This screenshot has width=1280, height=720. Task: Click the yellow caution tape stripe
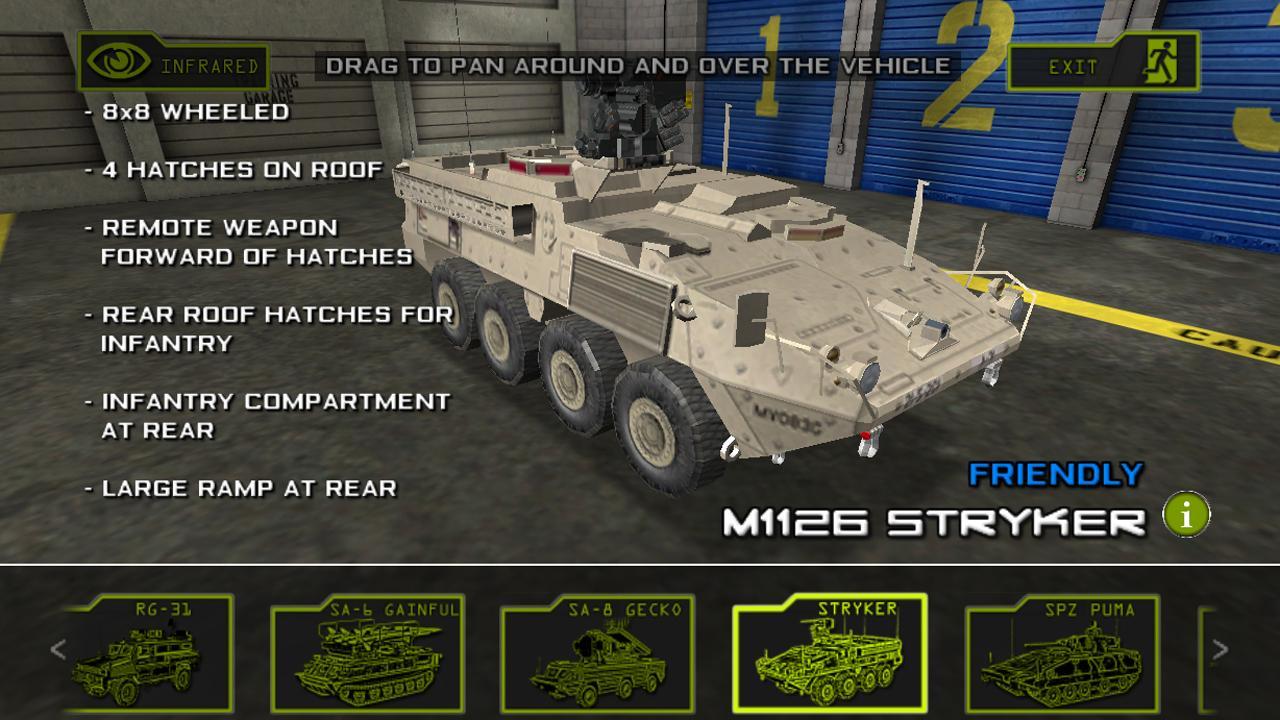(1160, 320)
